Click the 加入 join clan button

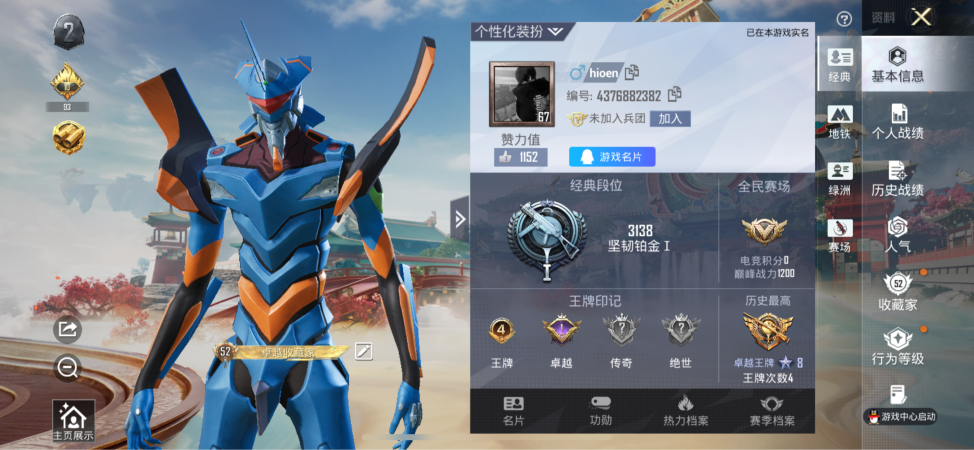tap(670, 118)
